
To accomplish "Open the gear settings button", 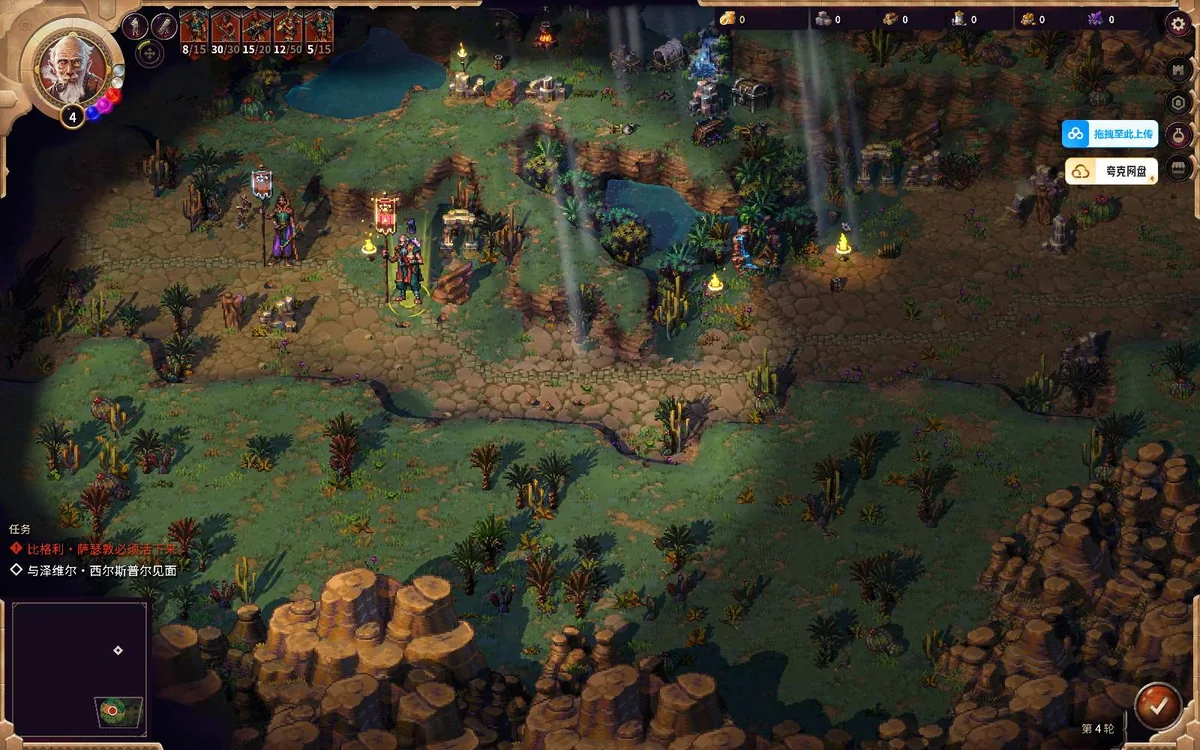I will pyautogui.click(x=1177, y=24).
